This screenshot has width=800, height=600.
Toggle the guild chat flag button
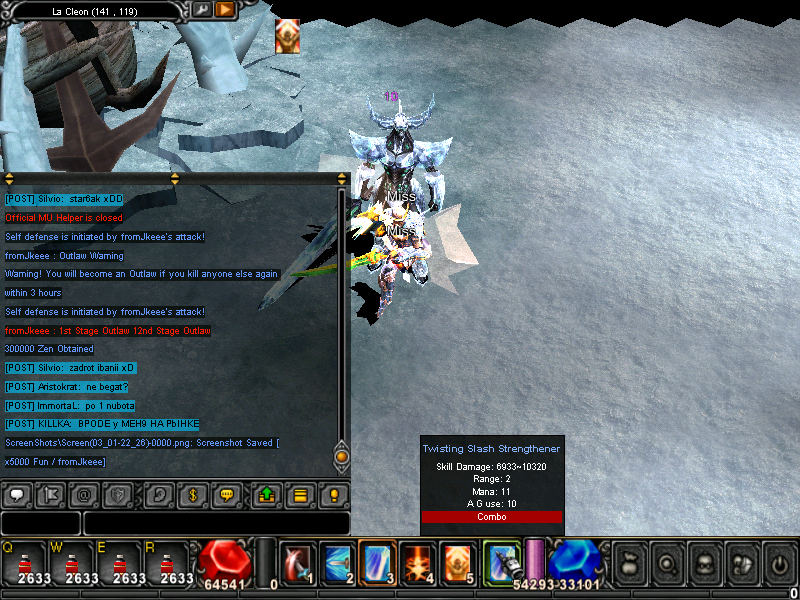[x=50, y=495]
